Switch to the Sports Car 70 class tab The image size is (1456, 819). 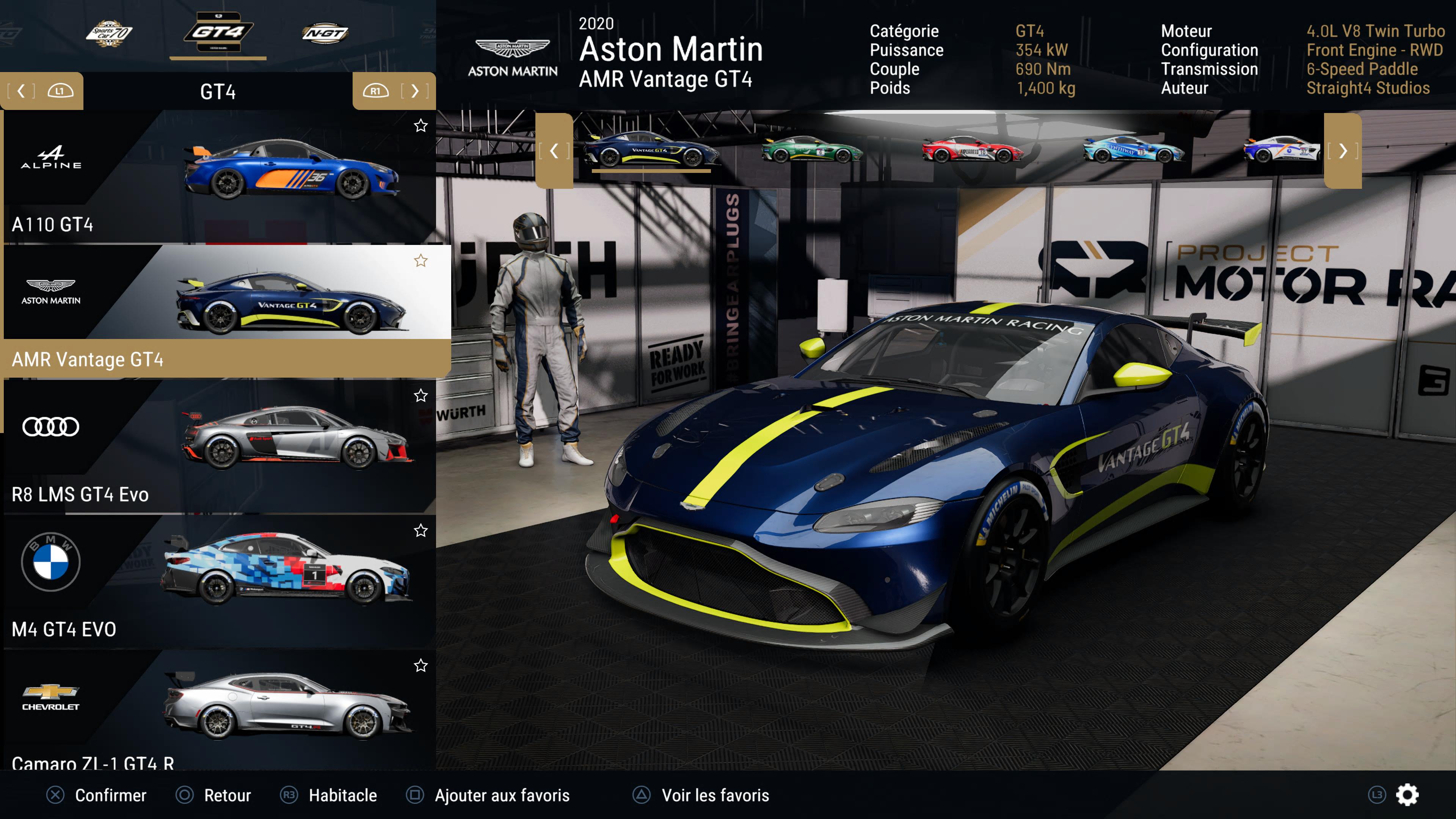(109, 34)
